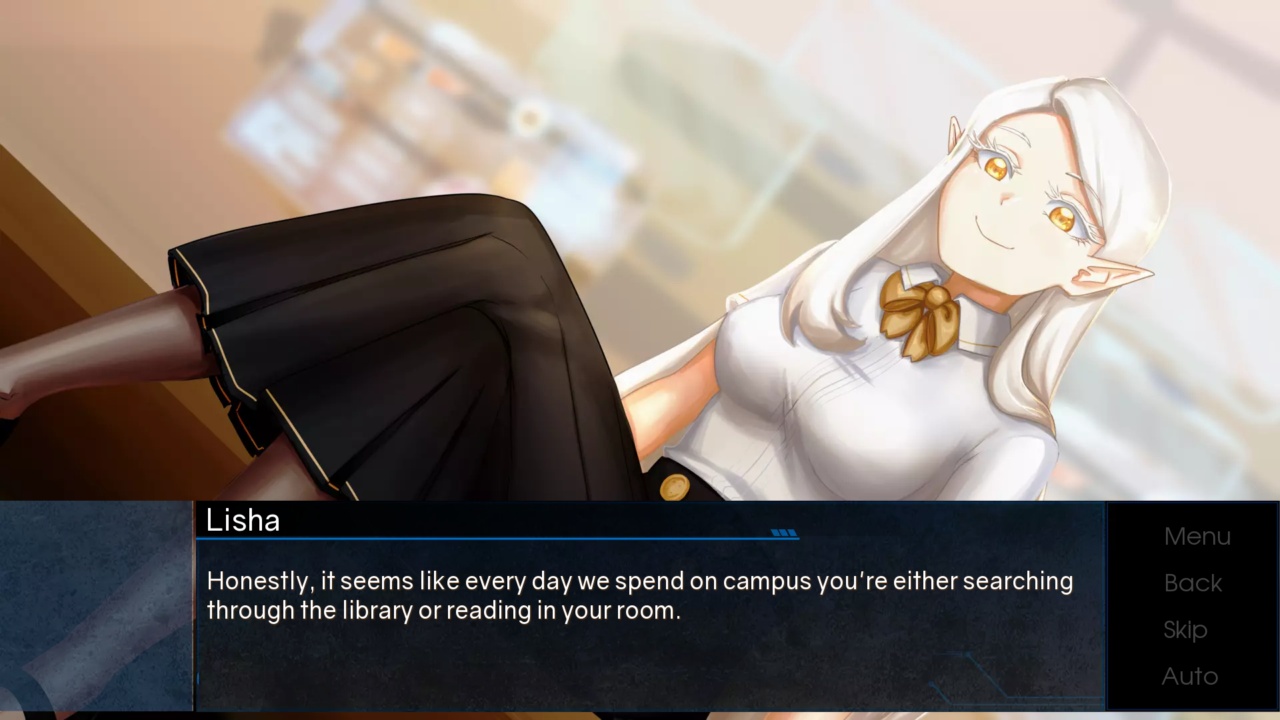Open the game Menu
The image size is (1280, 720).
[1197, 536]
